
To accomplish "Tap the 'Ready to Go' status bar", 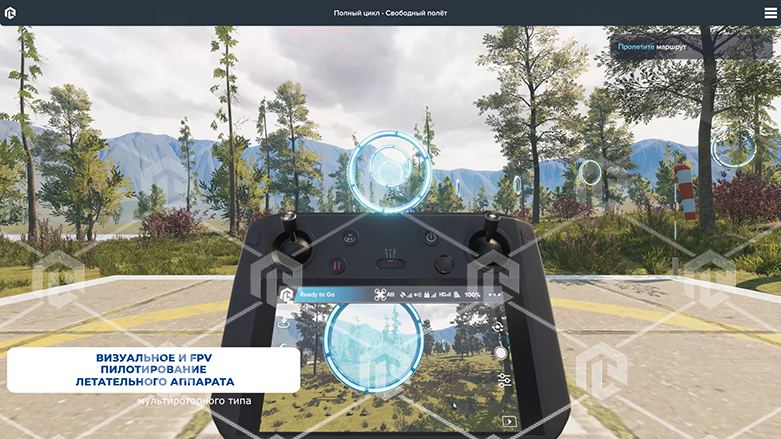I will coord(317,295).
